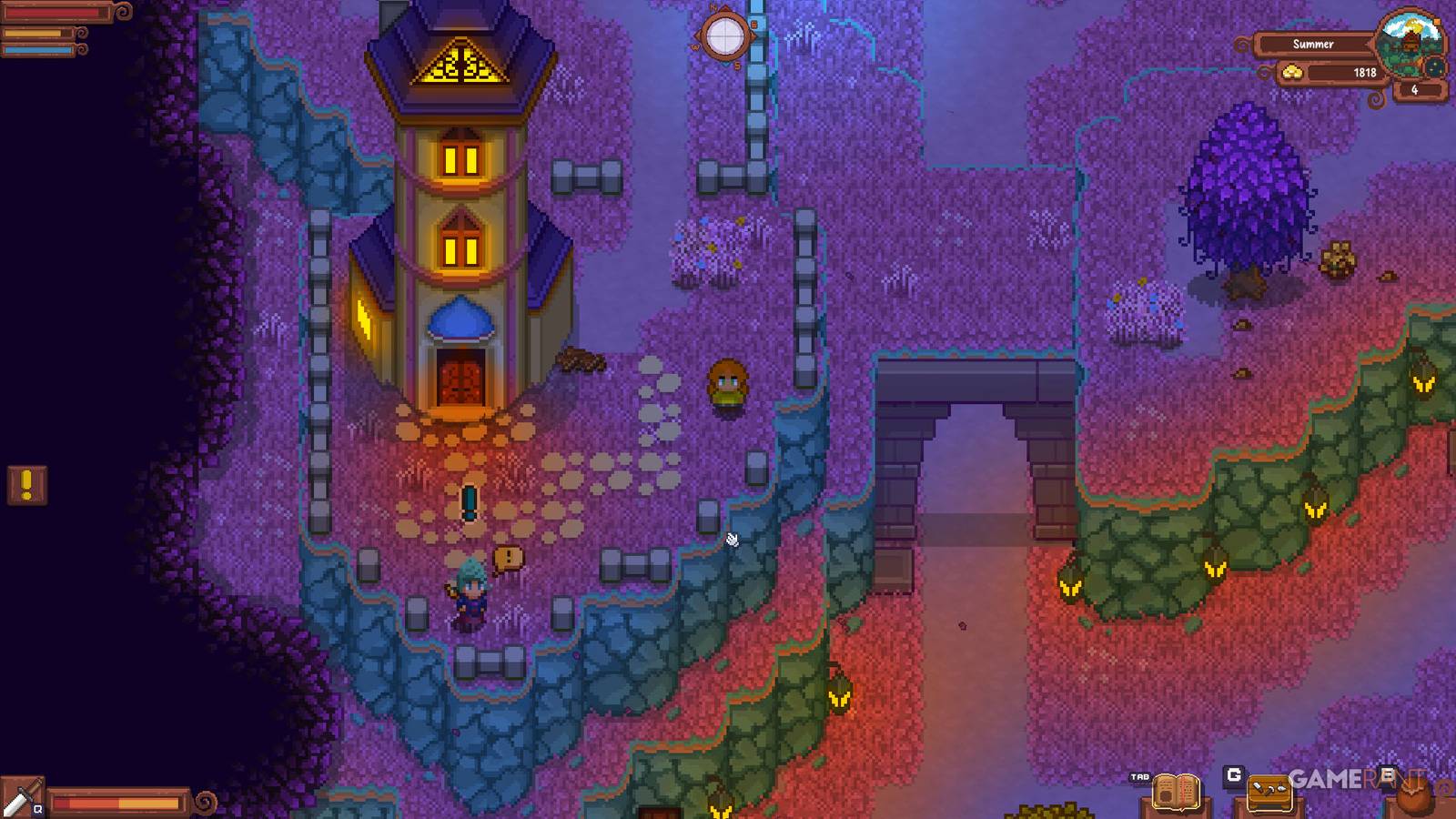Open the journal using the TAB book icon
This screenshot has width=1456, height=819.
[1177, 792]
